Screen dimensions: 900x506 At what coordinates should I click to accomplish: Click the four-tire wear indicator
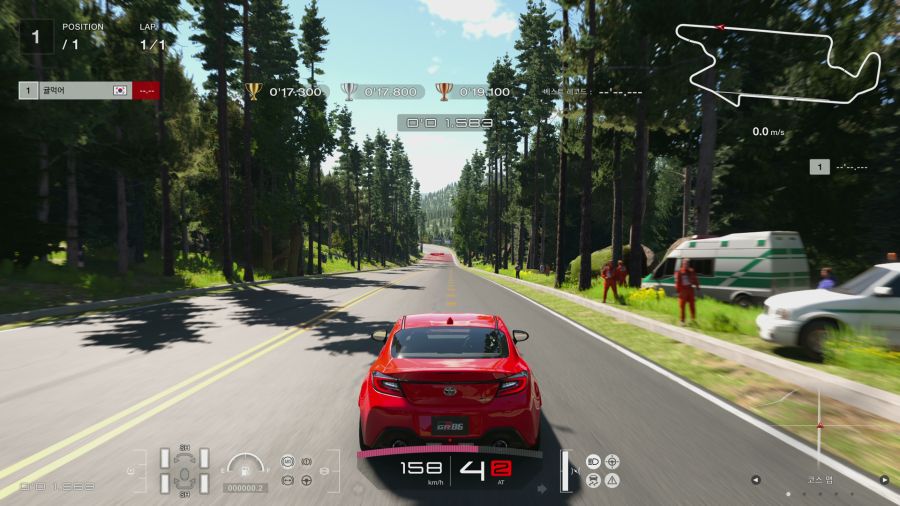click(184, 469)
